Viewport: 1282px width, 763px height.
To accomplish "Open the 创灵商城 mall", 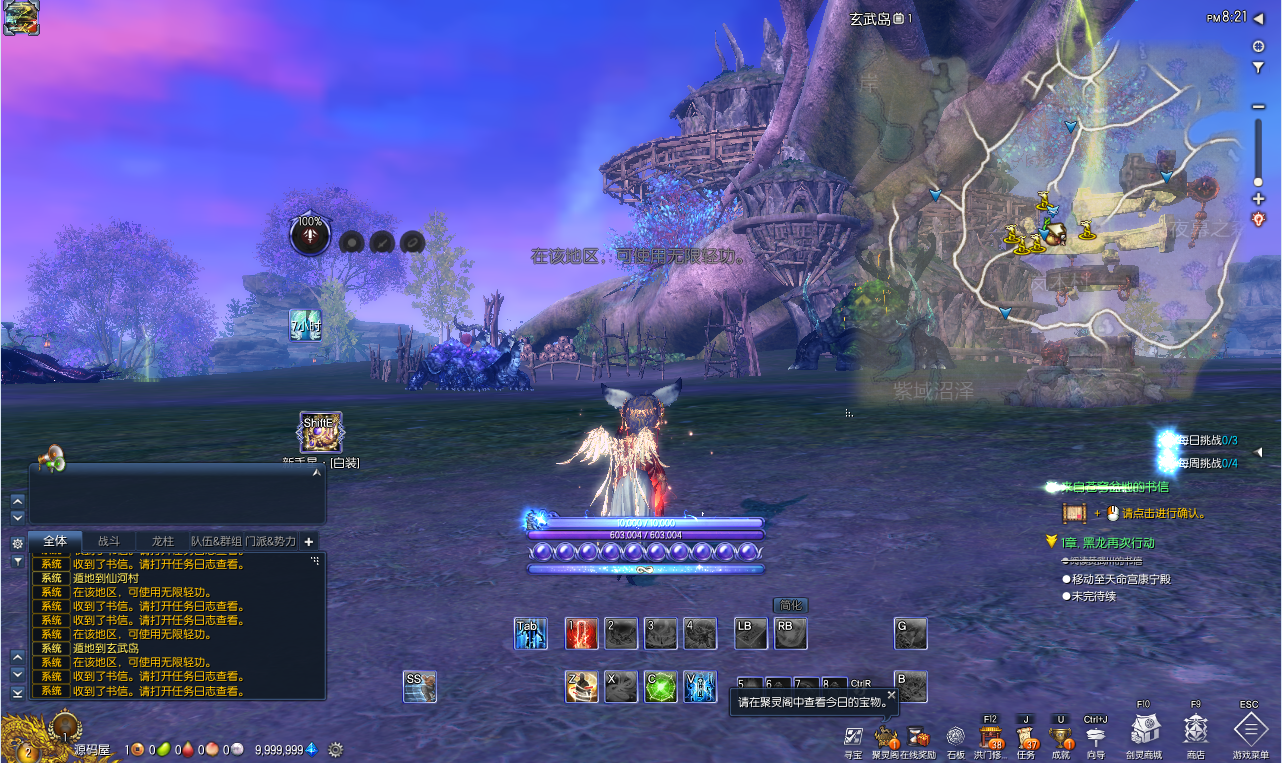I will [1145, 730].
